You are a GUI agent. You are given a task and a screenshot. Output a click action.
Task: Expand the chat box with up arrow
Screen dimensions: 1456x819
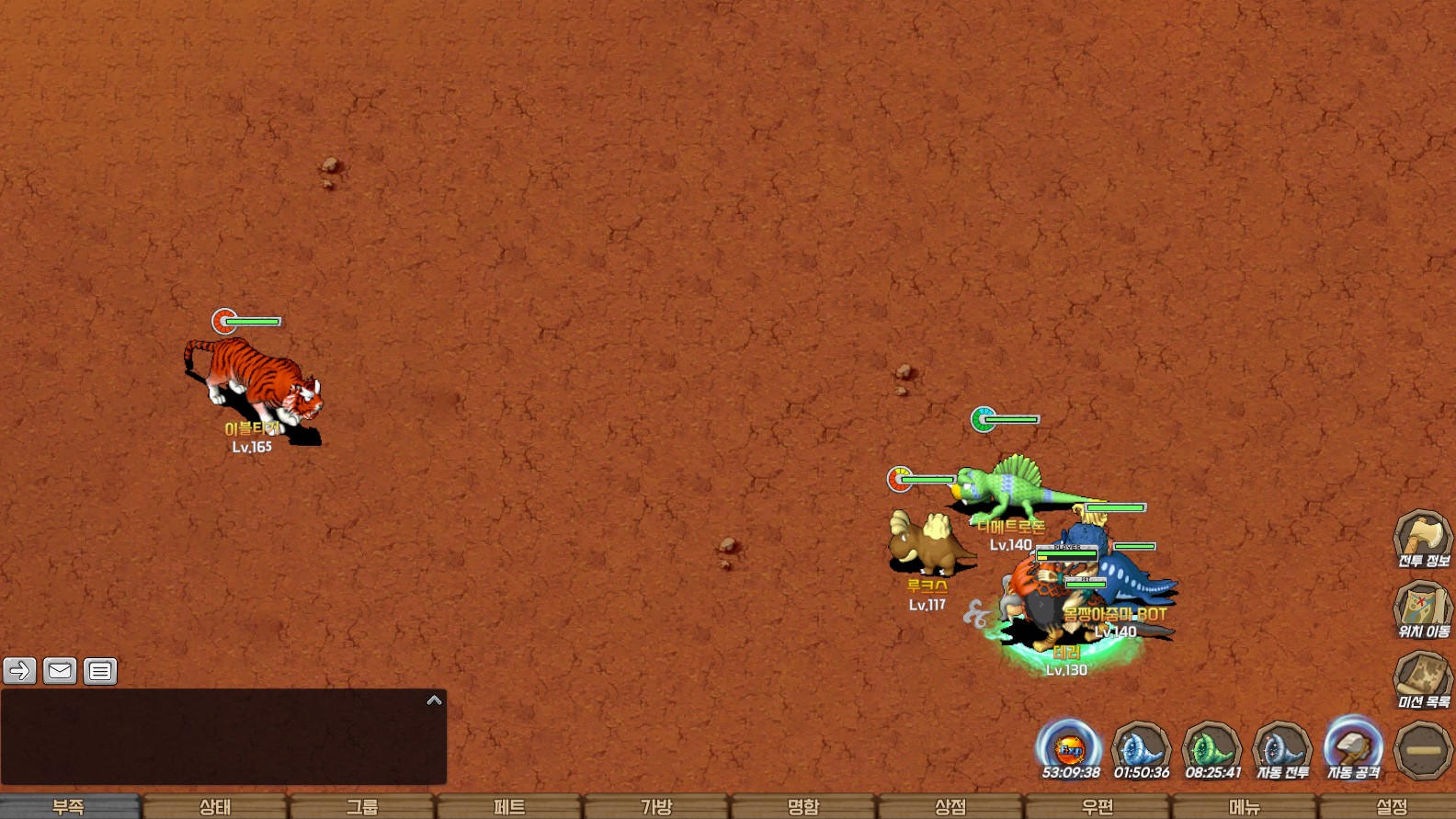(x=435, y=700)
